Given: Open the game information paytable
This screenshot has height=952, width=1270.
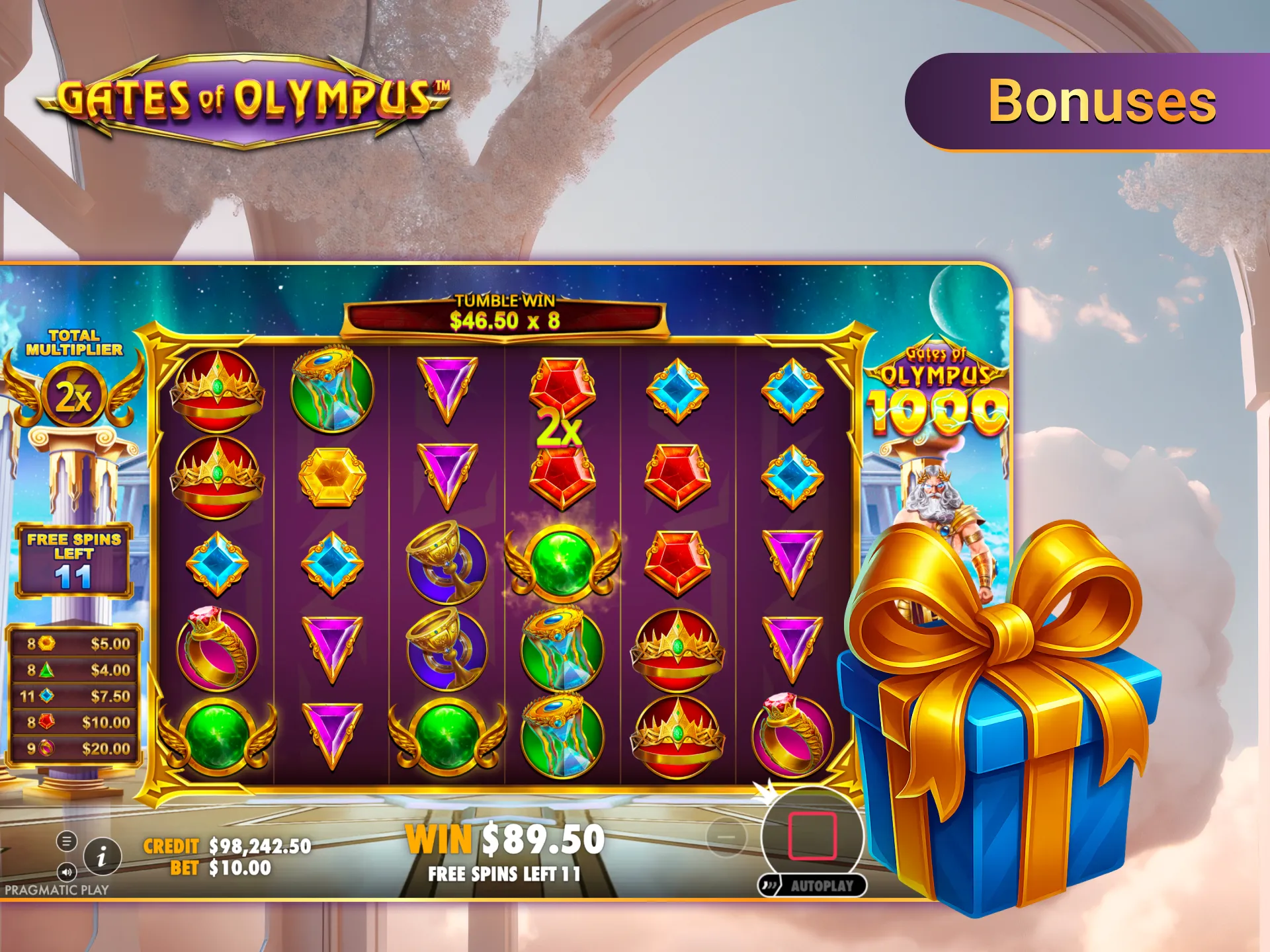Looking at the screenshot, I should coord(102,857).
